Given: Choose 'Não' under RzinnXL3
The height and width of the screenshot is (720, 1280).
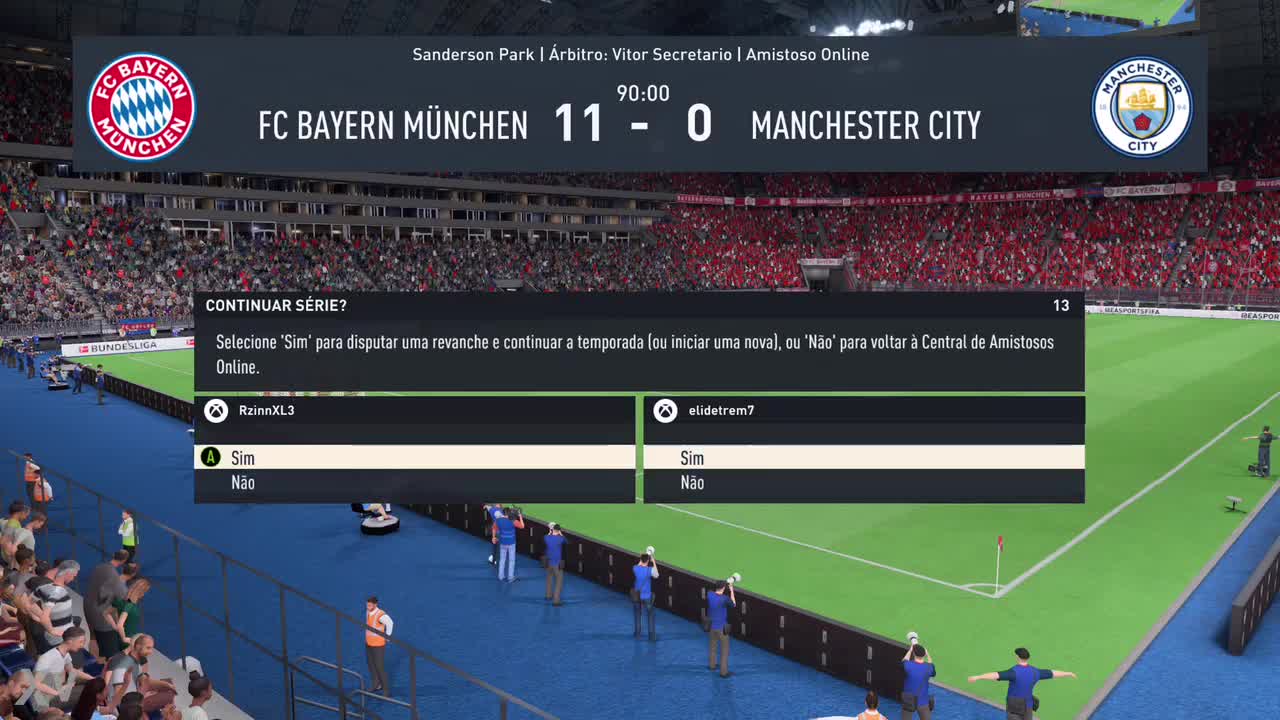Looking at the screenshot, I should [x=414, y=483].
